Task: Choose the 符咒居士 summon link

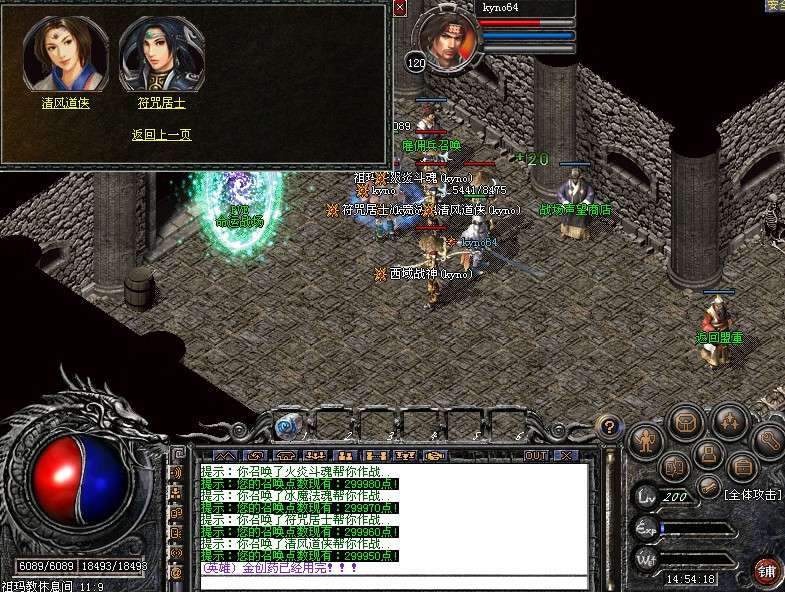Action: [x=161, y=102]
